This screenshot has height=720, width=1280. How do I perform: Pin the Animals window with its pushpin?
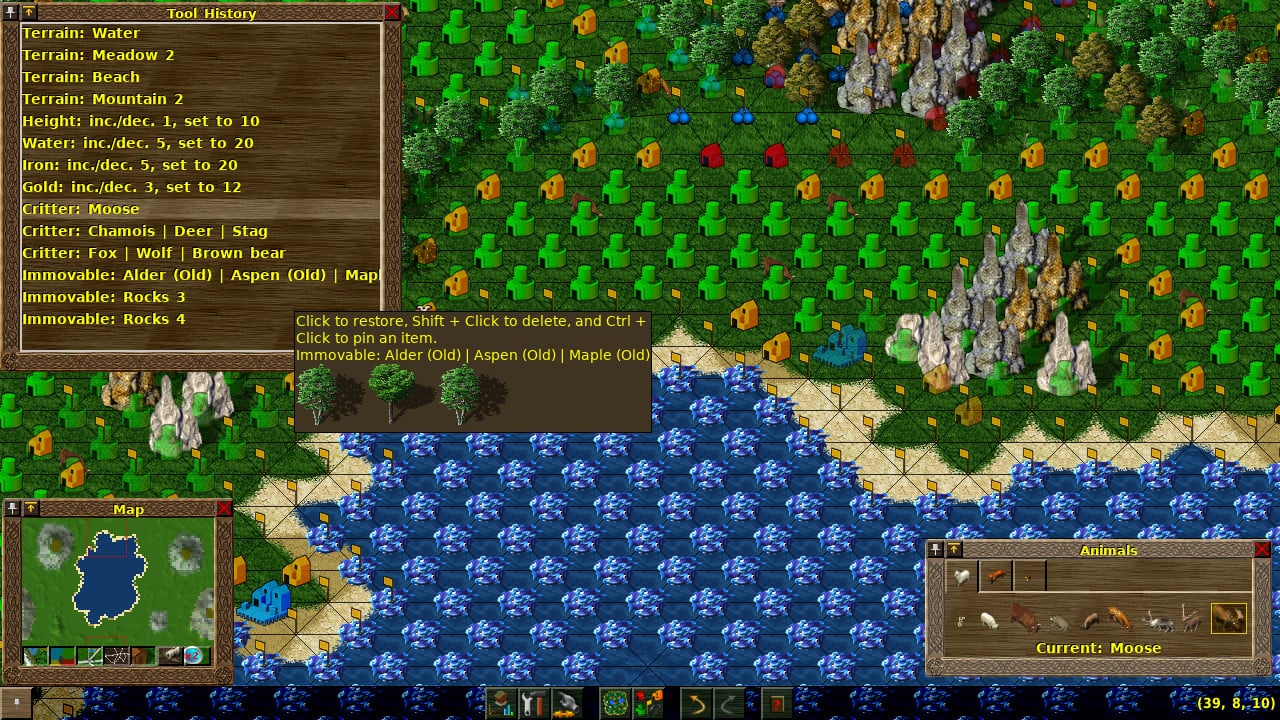tap(936, 550)
